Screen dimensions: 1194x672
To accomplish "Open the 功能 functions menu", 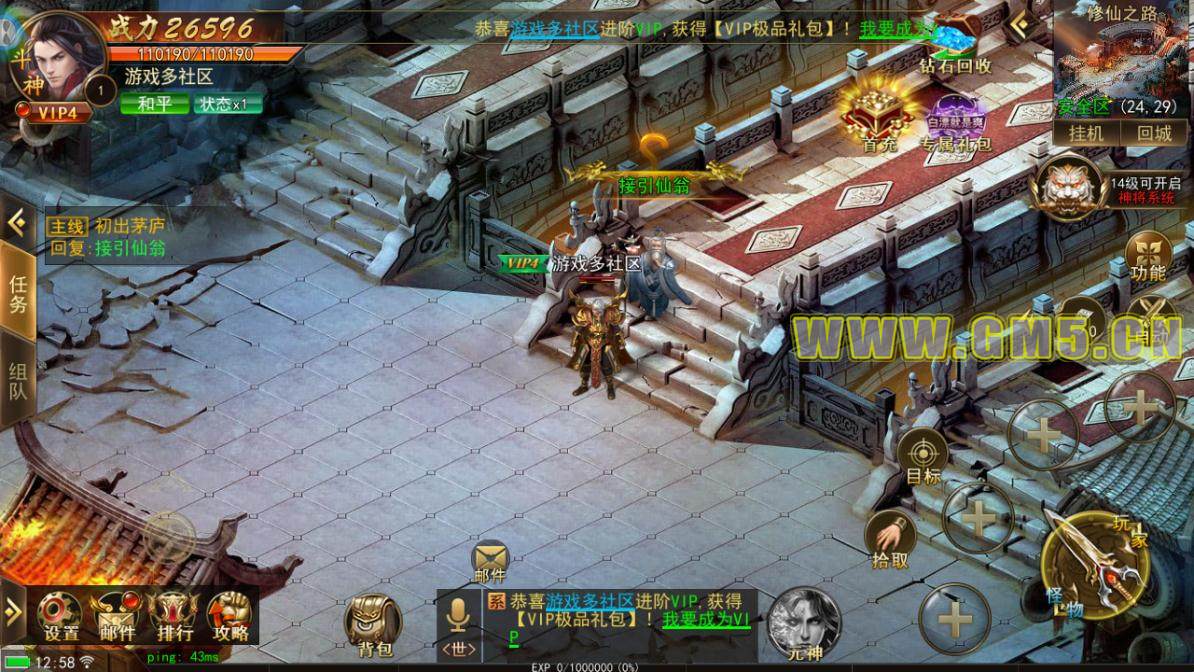I will 1147,256.
